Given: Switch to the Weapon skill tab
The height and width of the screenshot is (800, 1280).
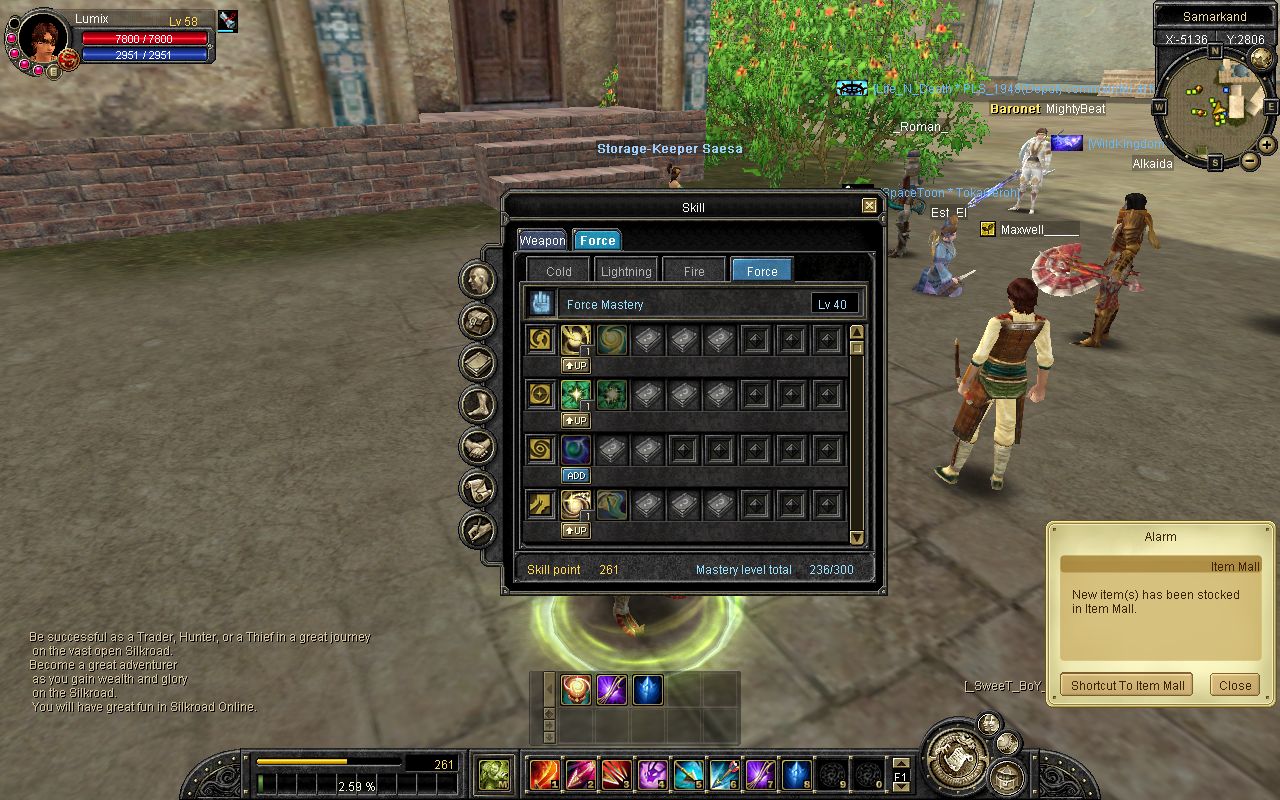Looking at the screenshot, I should click(x=542, y=240).
